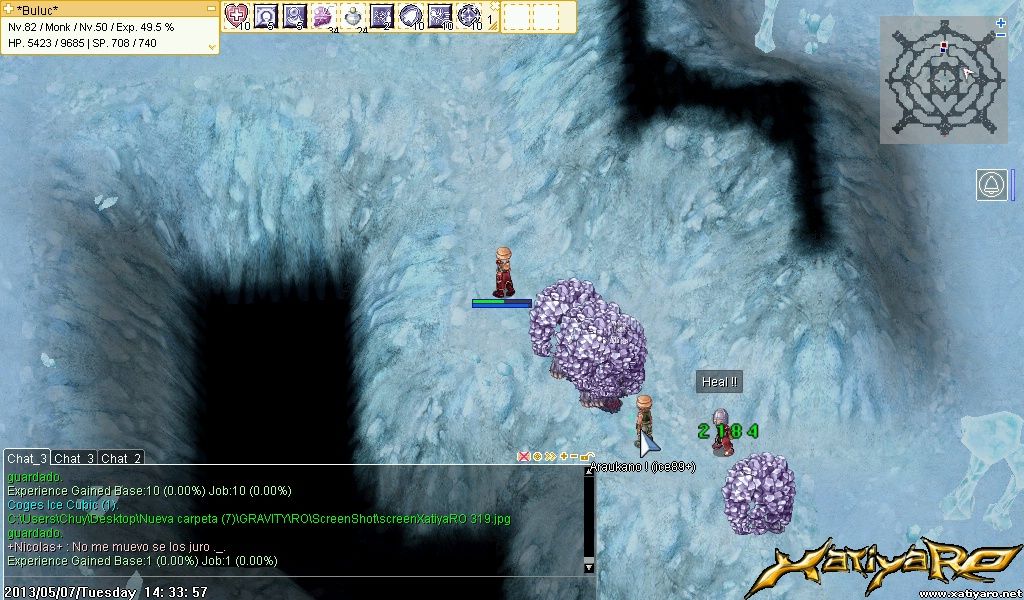The height and width of the screenshot is (600, 1024).
Task: Select the purple item slot with count 34
Action: click(x=323, y=15)
